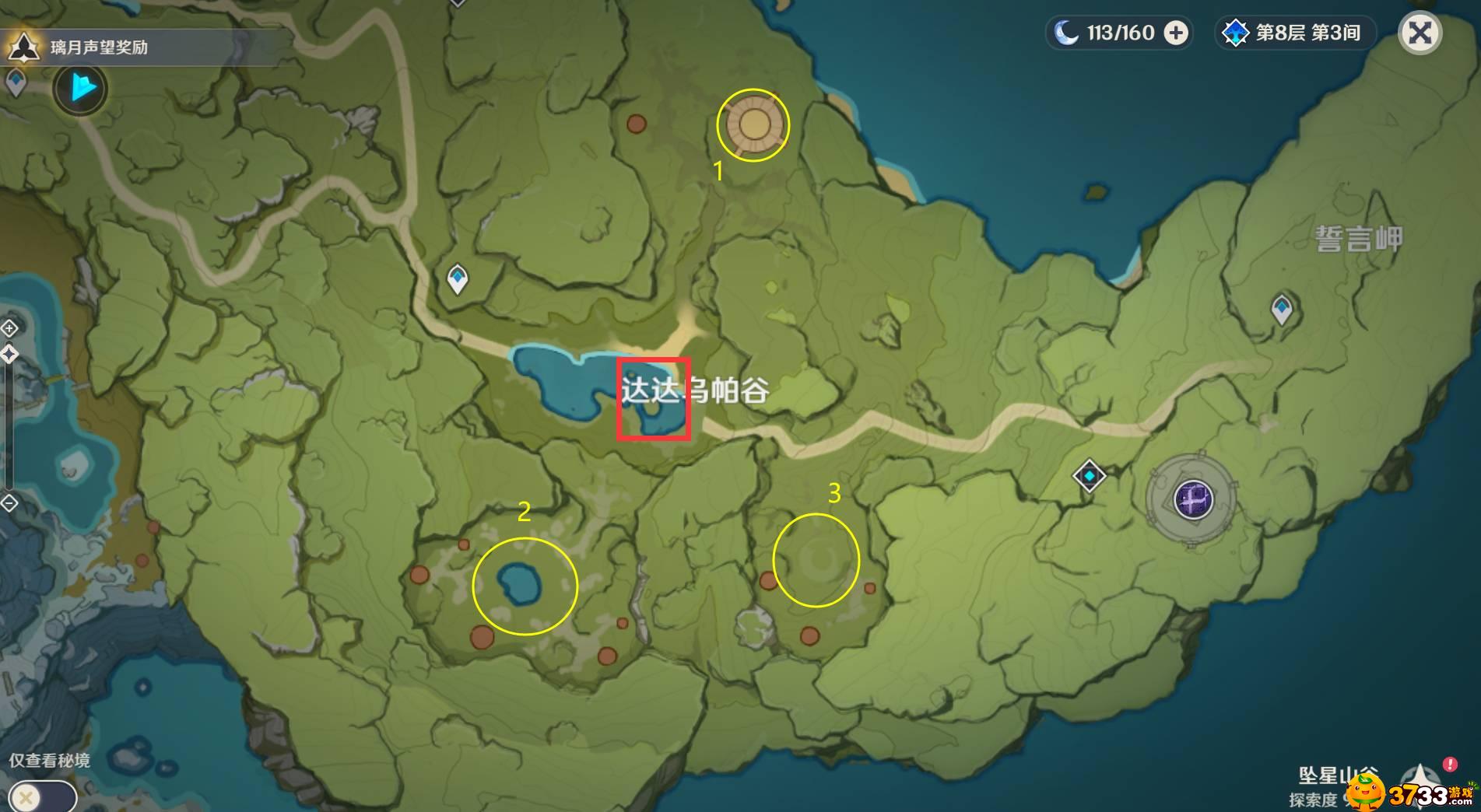Click the 探索度 exploration progress indicator

coord(1312,800)
